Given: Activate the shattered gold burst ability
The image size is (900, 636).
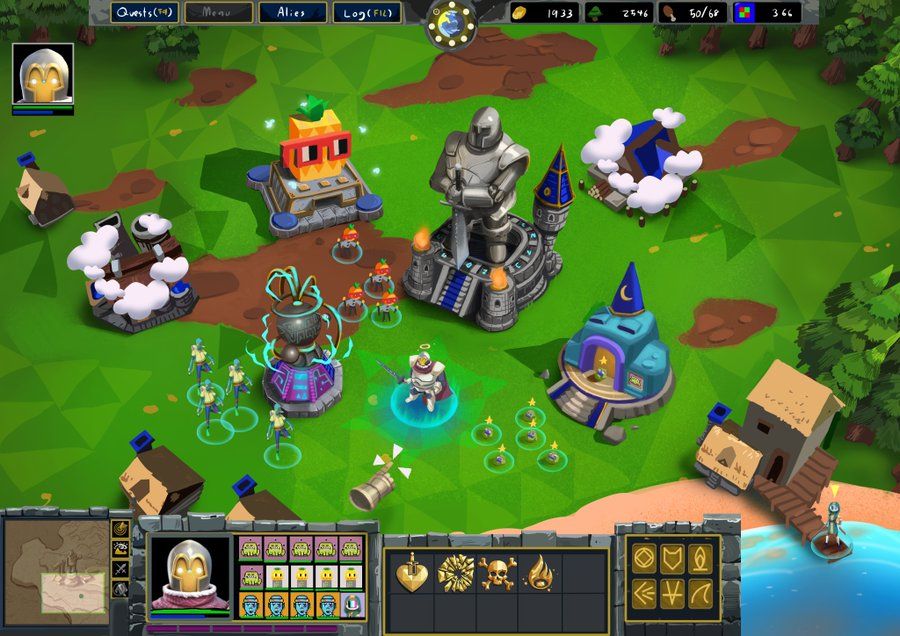Looking at the screenshot, I should pos(454,573).
